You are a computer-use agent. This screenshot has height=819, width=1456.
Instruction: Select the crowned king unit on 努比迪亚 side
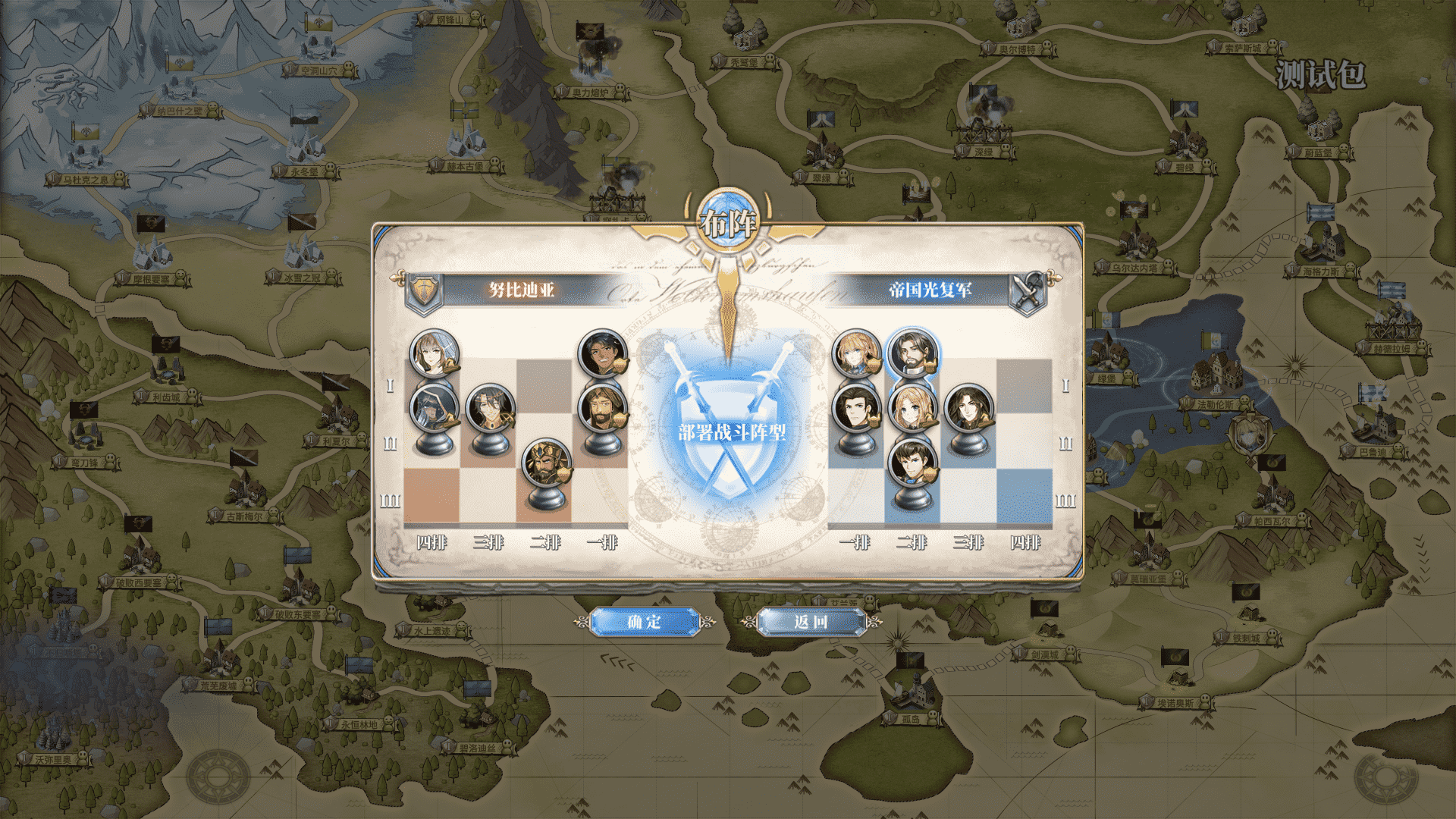[x=546, y=464]
